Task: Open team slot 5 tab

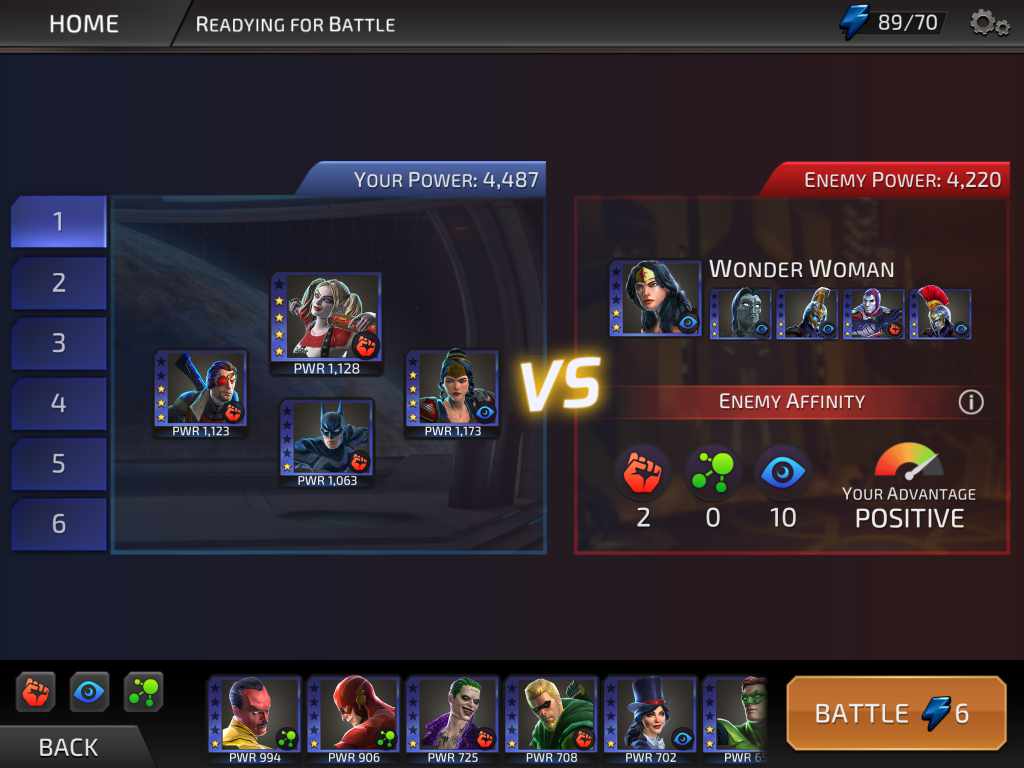Action: pyautogui.click(x=59, y=463)
